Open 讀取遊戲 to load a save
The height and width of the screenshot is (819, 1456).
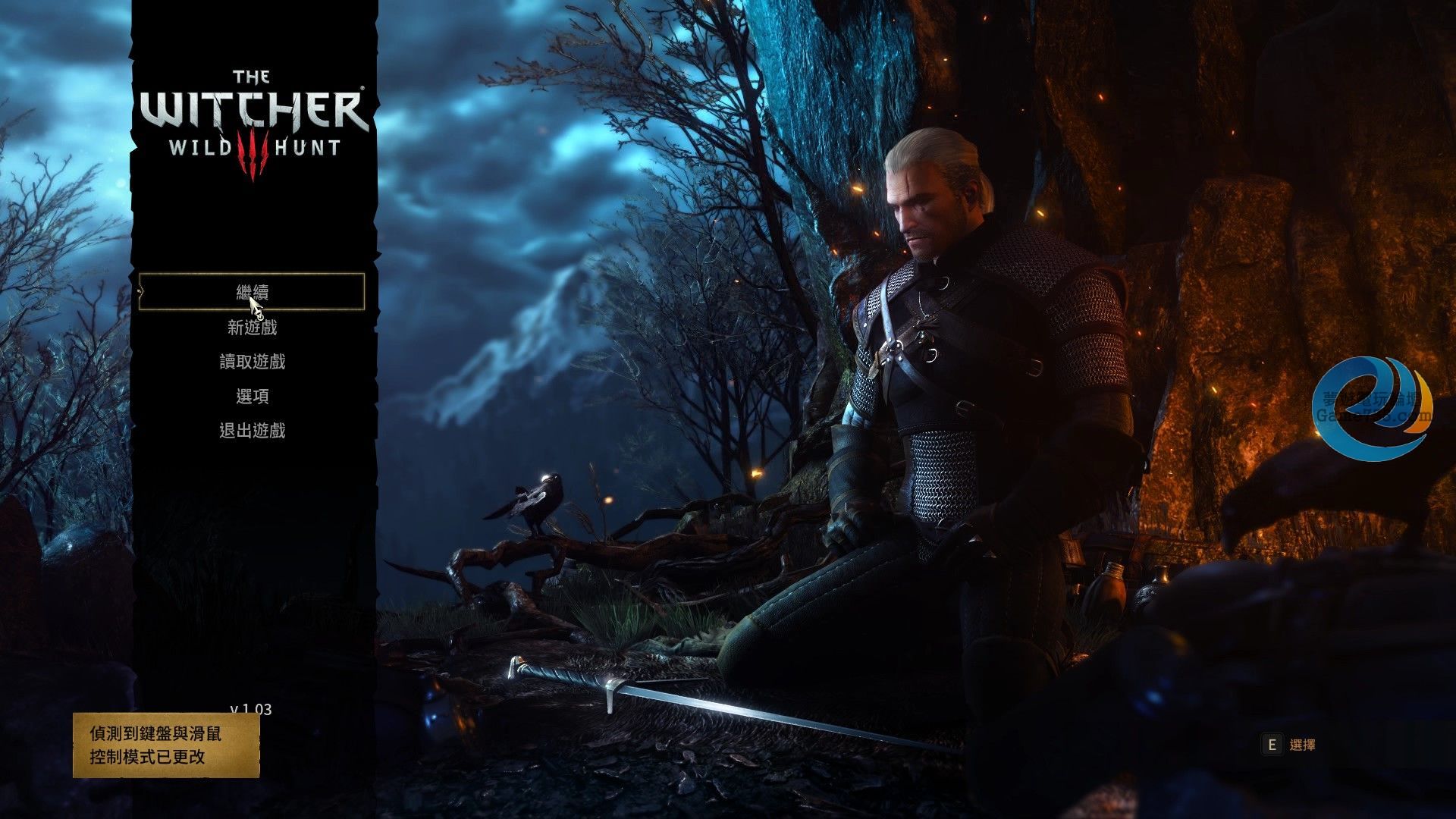(252, 362)
